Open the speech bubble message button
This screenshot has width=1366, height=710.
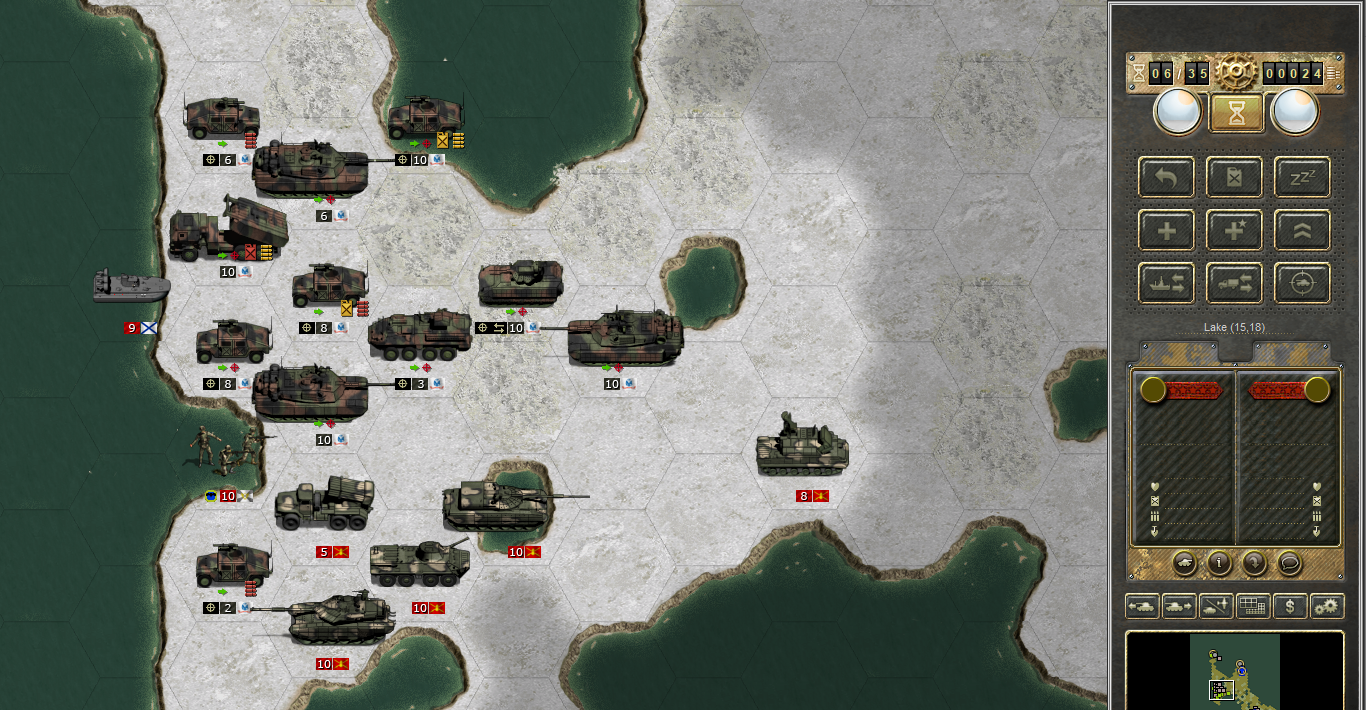[x=1289, y=563]
